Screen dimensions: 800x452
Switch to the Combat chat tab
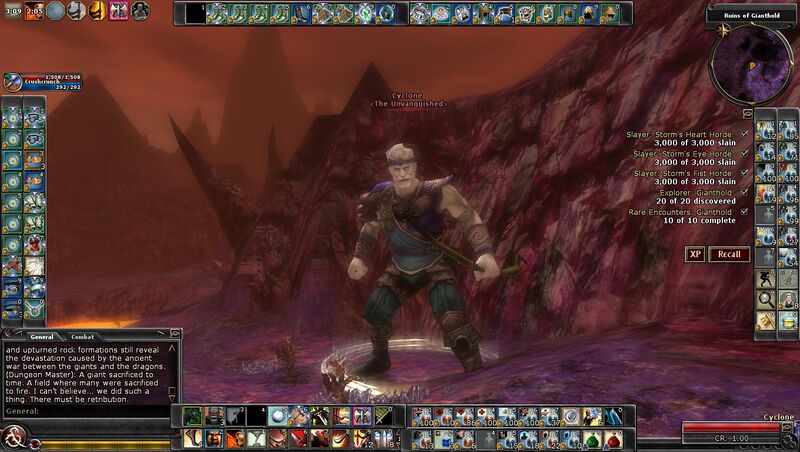[83, 337]
